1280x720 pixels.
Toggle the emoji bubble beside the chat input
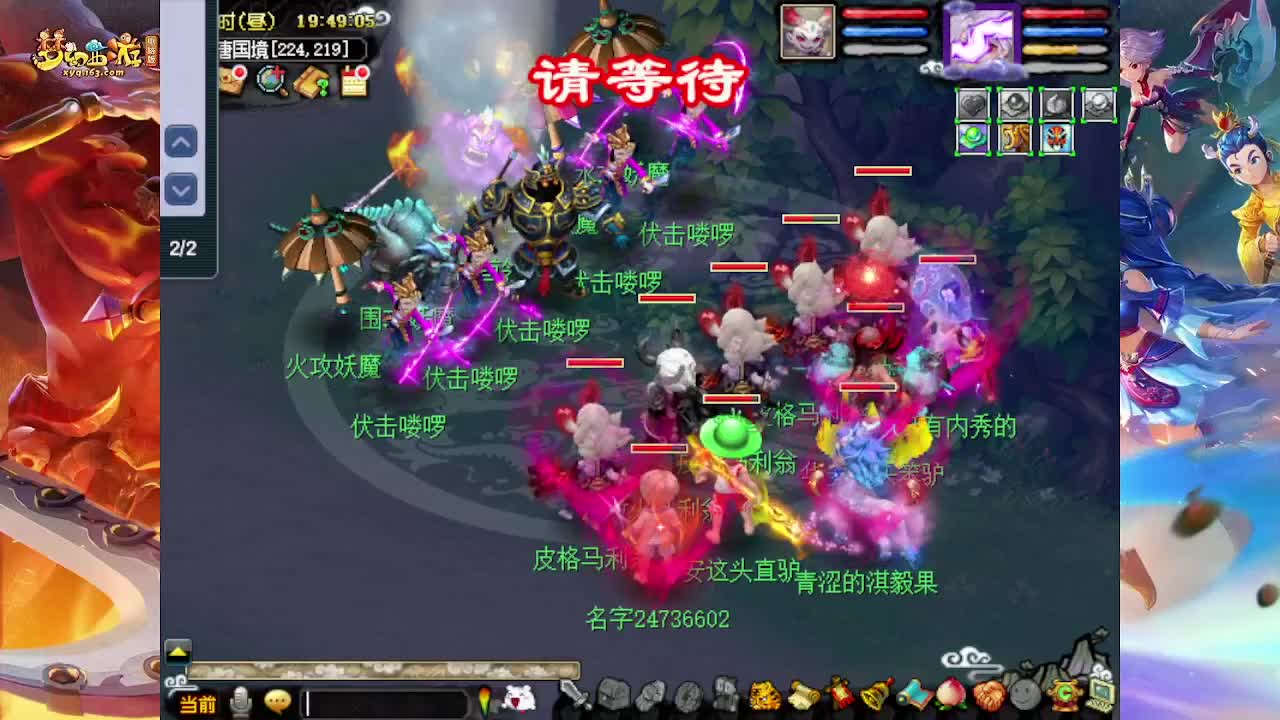click(x=276, y=703)
